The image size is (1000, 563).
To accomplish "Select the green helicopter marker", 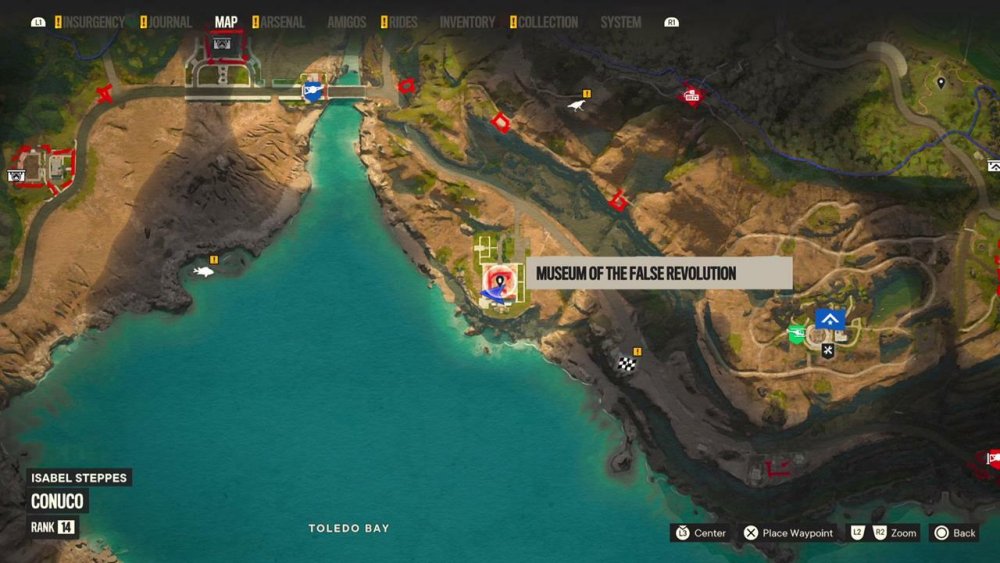I will pos(797,334).
